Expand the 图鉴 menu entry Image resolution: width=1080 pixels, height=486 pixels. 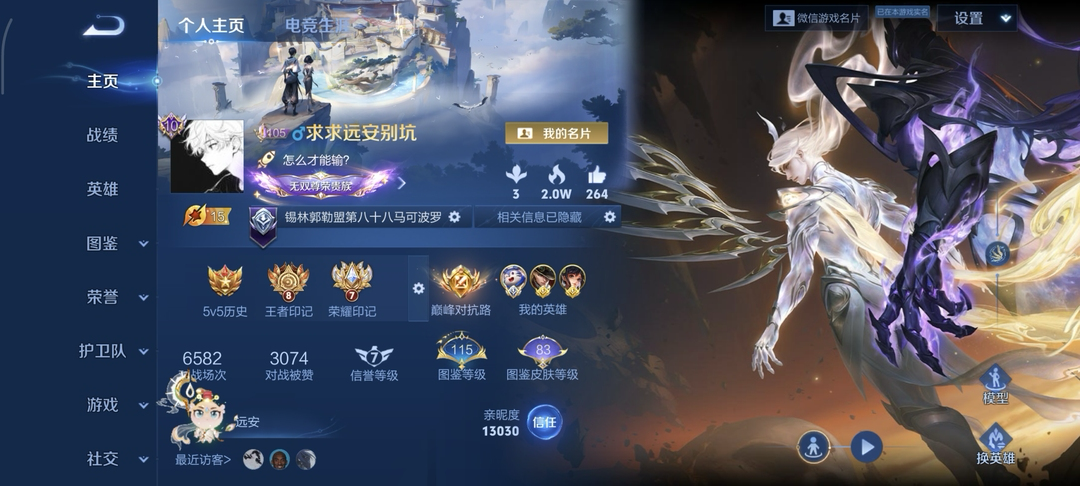pyautogui.click(x=110, y=243)
